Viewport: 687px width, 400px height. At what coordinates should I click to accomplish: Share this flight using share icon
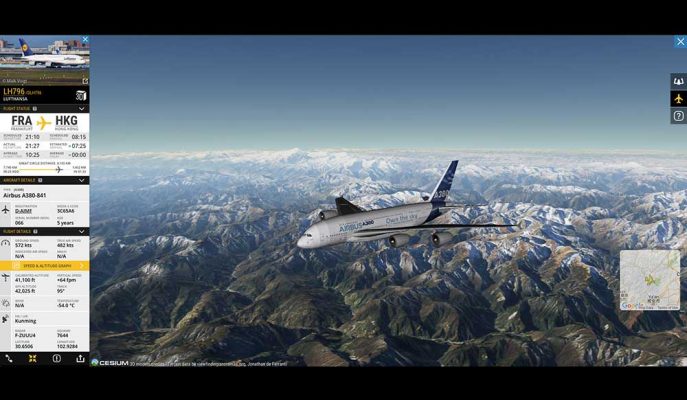coord(80,358)
